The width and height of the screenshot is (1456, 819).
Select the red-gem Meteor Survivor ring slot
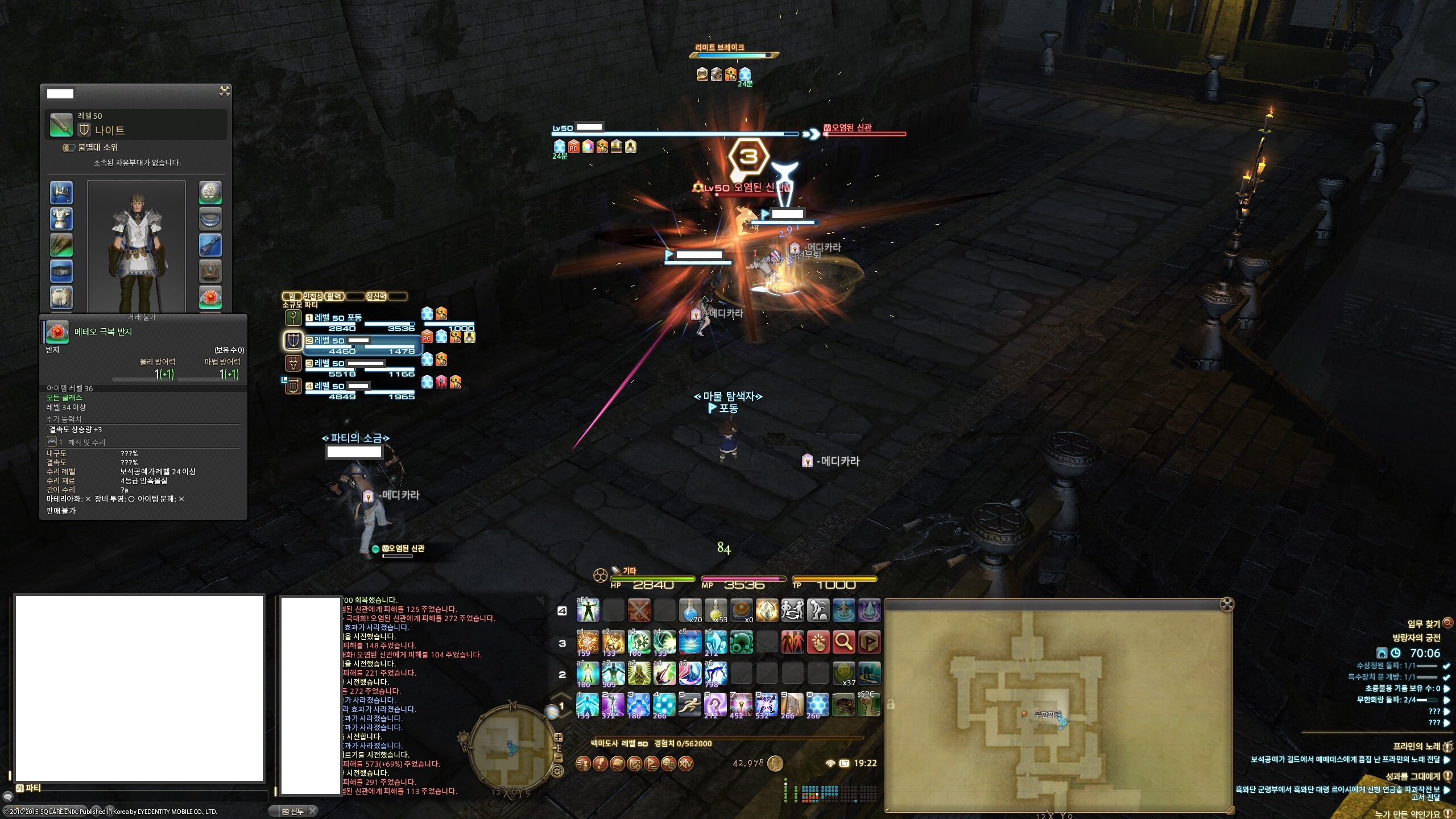tap(210, 297)
